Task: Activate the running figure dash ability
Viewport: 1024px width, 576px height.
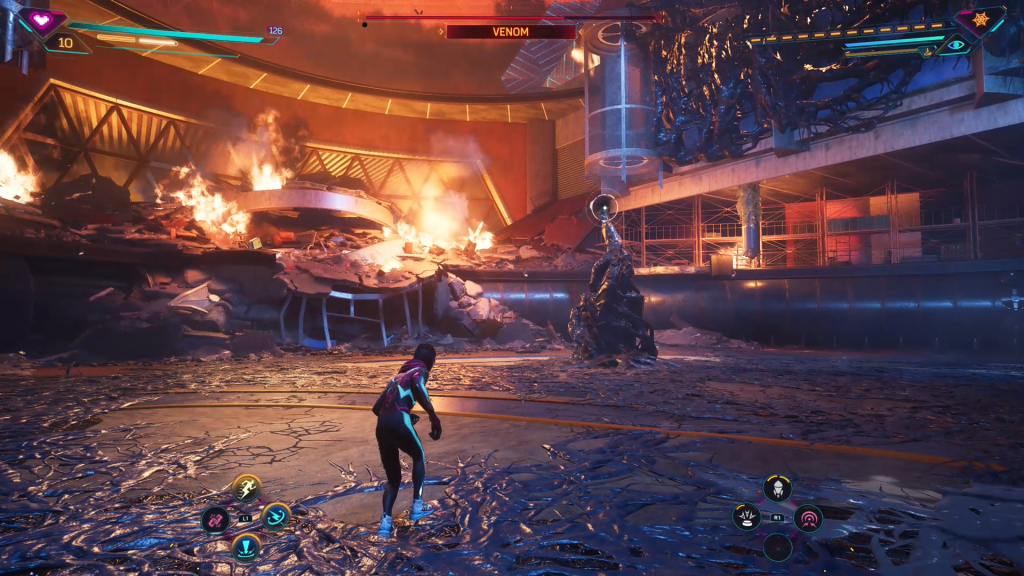Action: (246, 488)
